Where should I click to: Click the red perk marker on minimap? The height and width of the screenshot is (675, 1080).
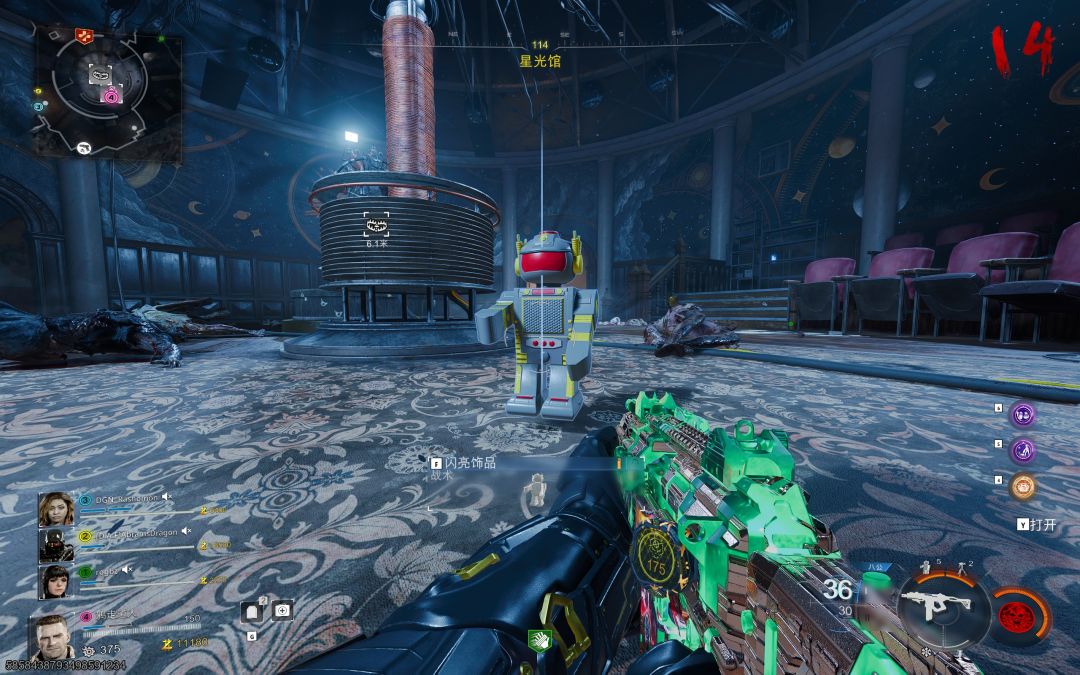(x=83, y=36)
